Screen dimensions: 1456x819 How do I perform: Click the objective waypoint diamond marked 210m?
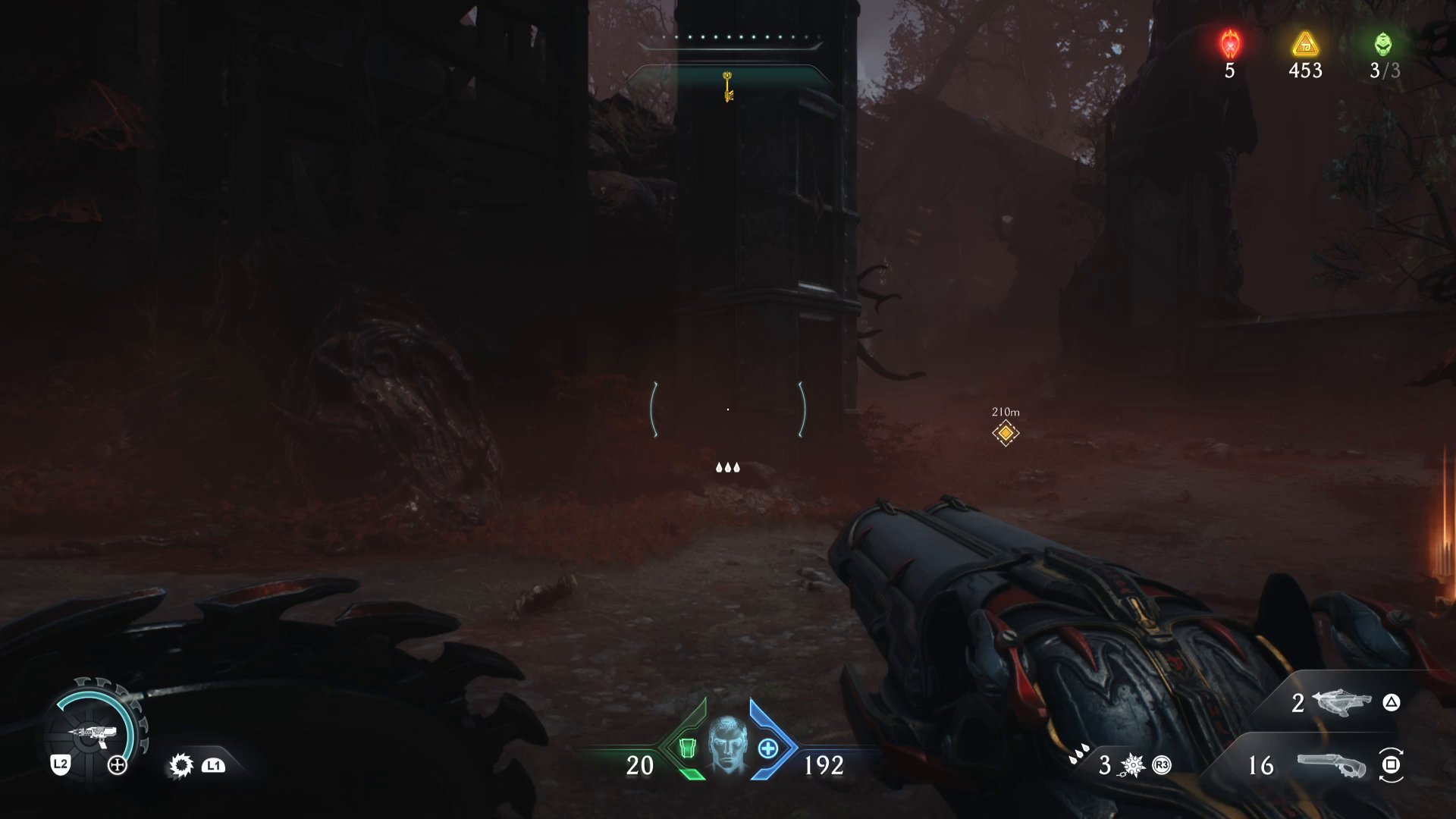pos(1006,433)
